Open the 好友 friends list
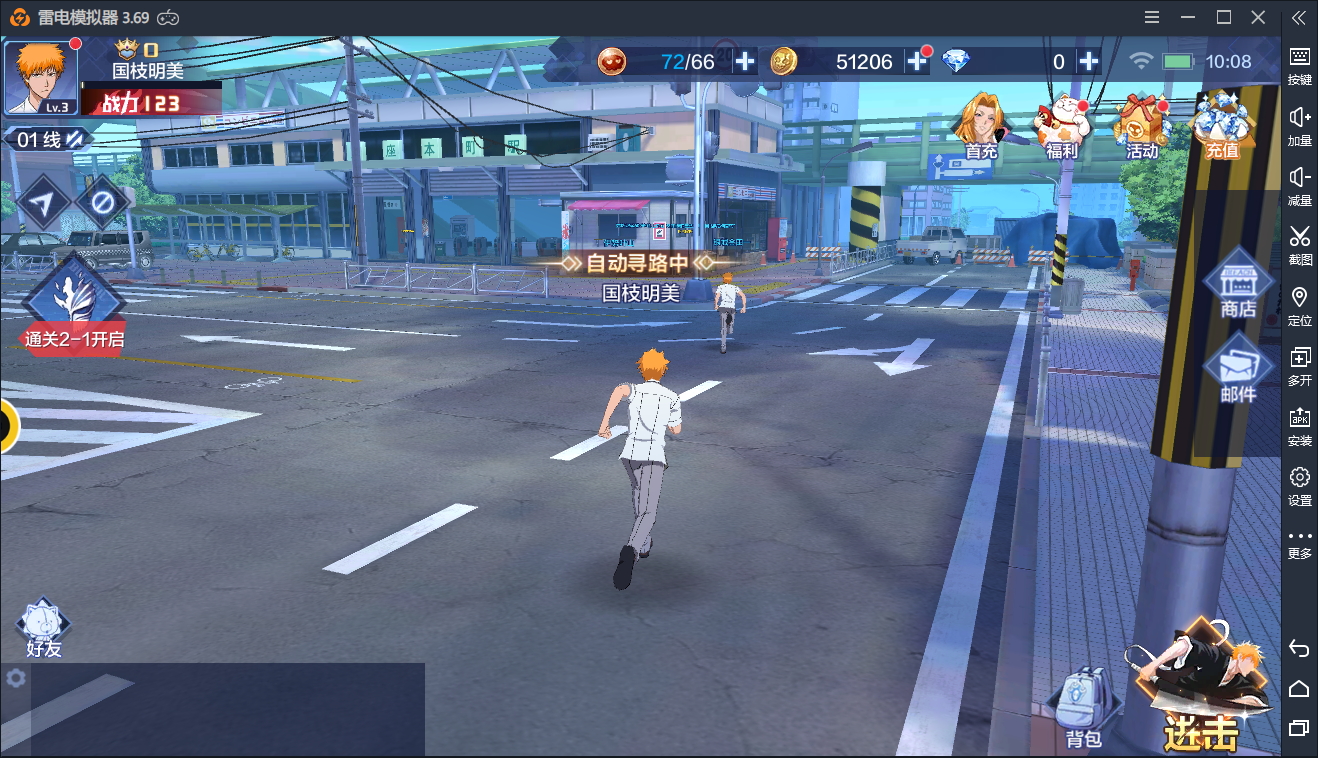Screen dimensions: 1318x758 point(44,628)
